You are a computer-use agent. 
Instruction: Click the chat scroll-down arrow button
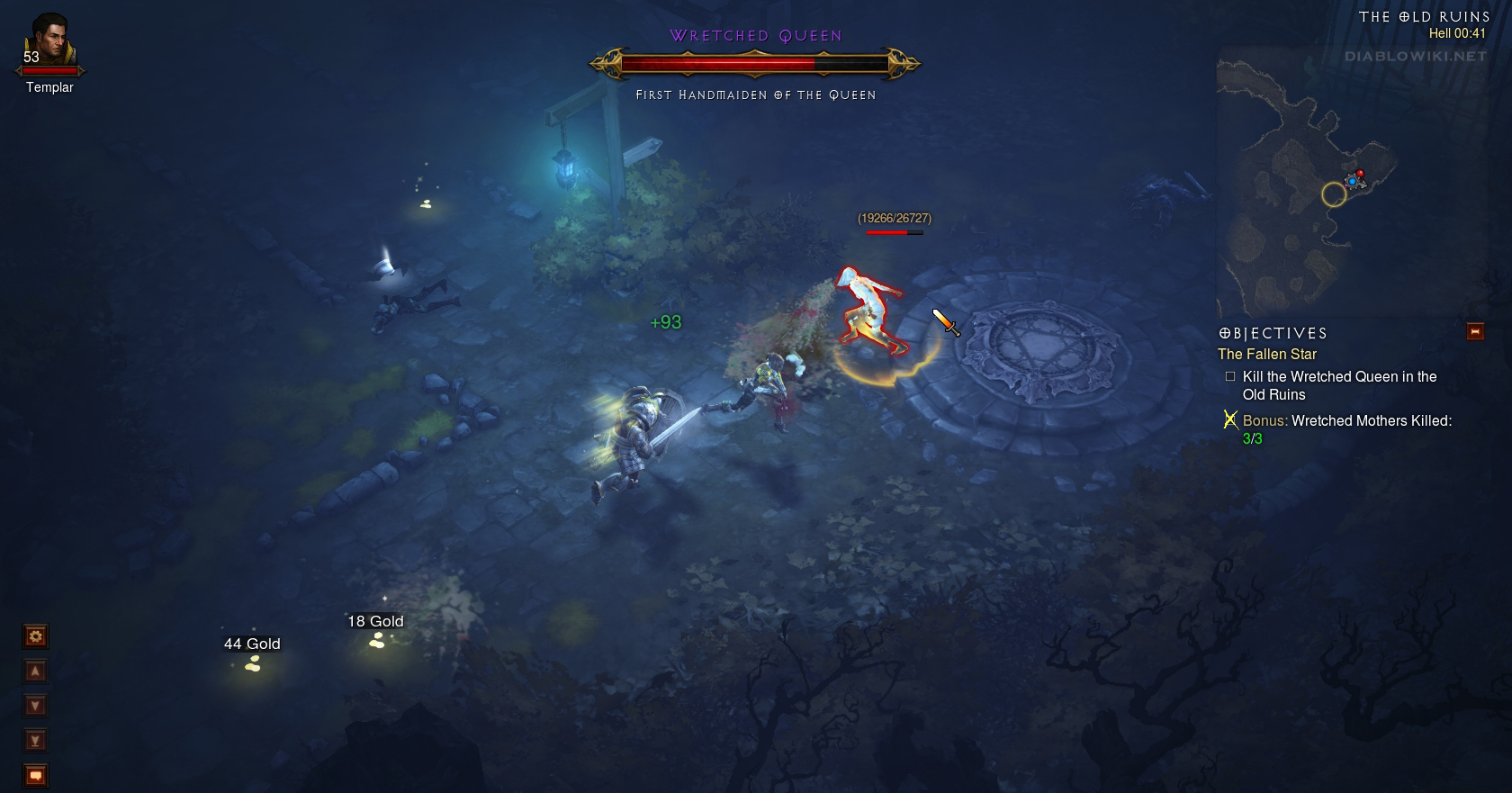tap(36, 706)
